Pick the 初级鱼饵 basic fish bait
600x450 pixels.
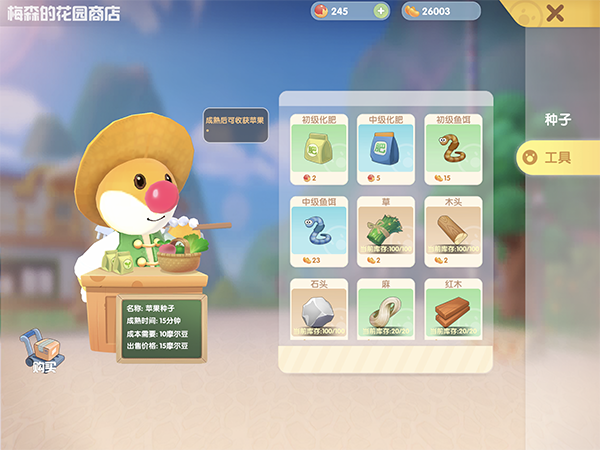click(x=453, y=150)
